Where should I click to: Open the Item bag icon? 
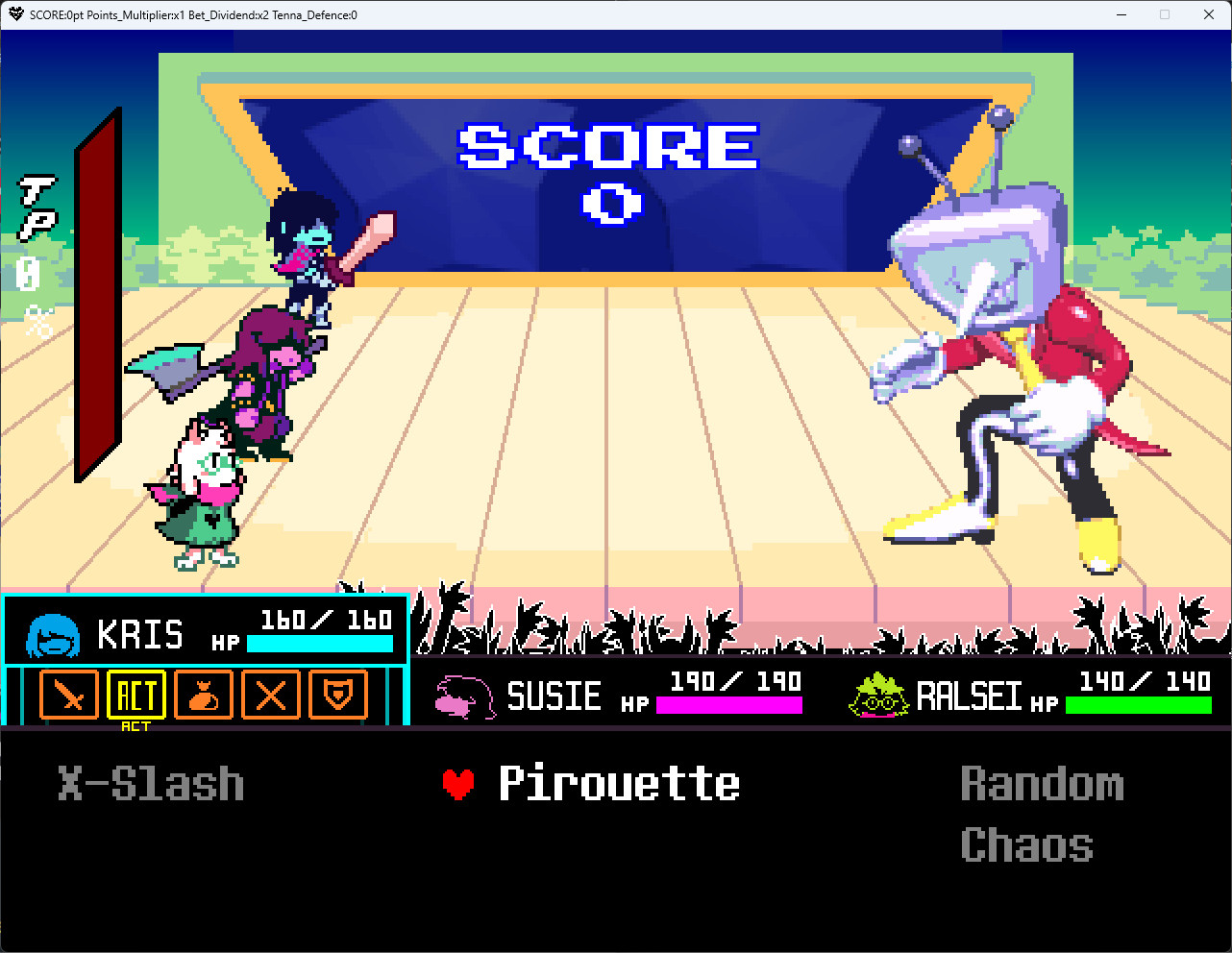(203, 695)
